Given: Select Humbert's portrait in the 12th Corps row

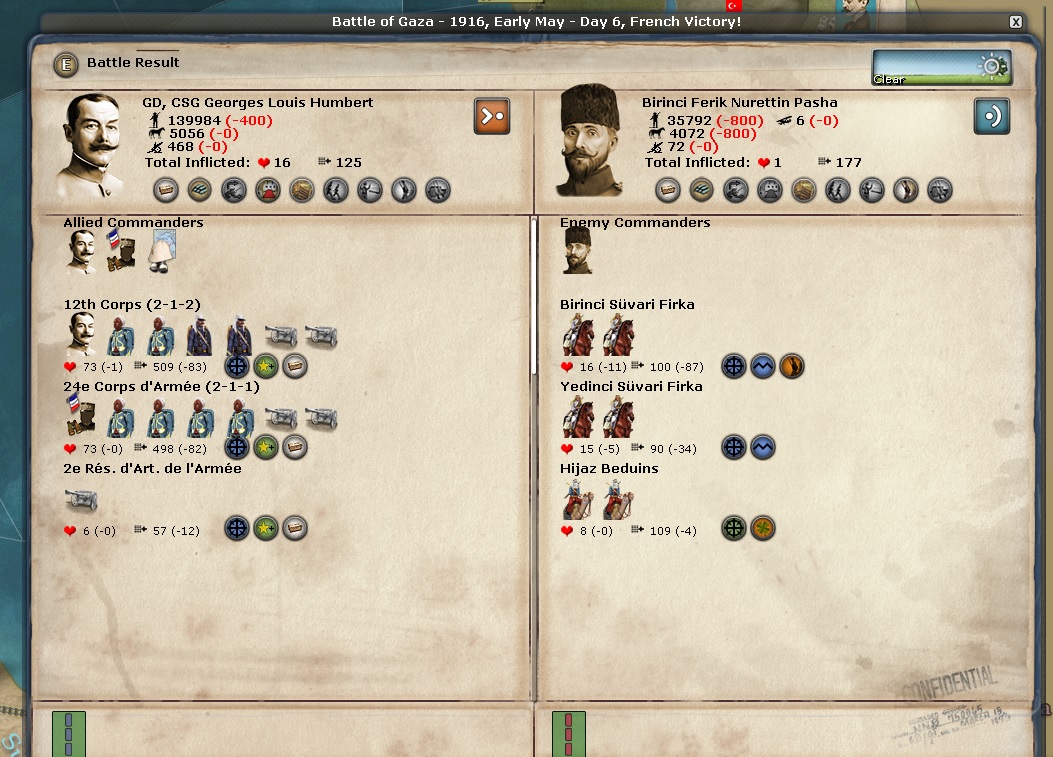Looking at the screenshot, I should pyautogui.click(x=82, y=334).
